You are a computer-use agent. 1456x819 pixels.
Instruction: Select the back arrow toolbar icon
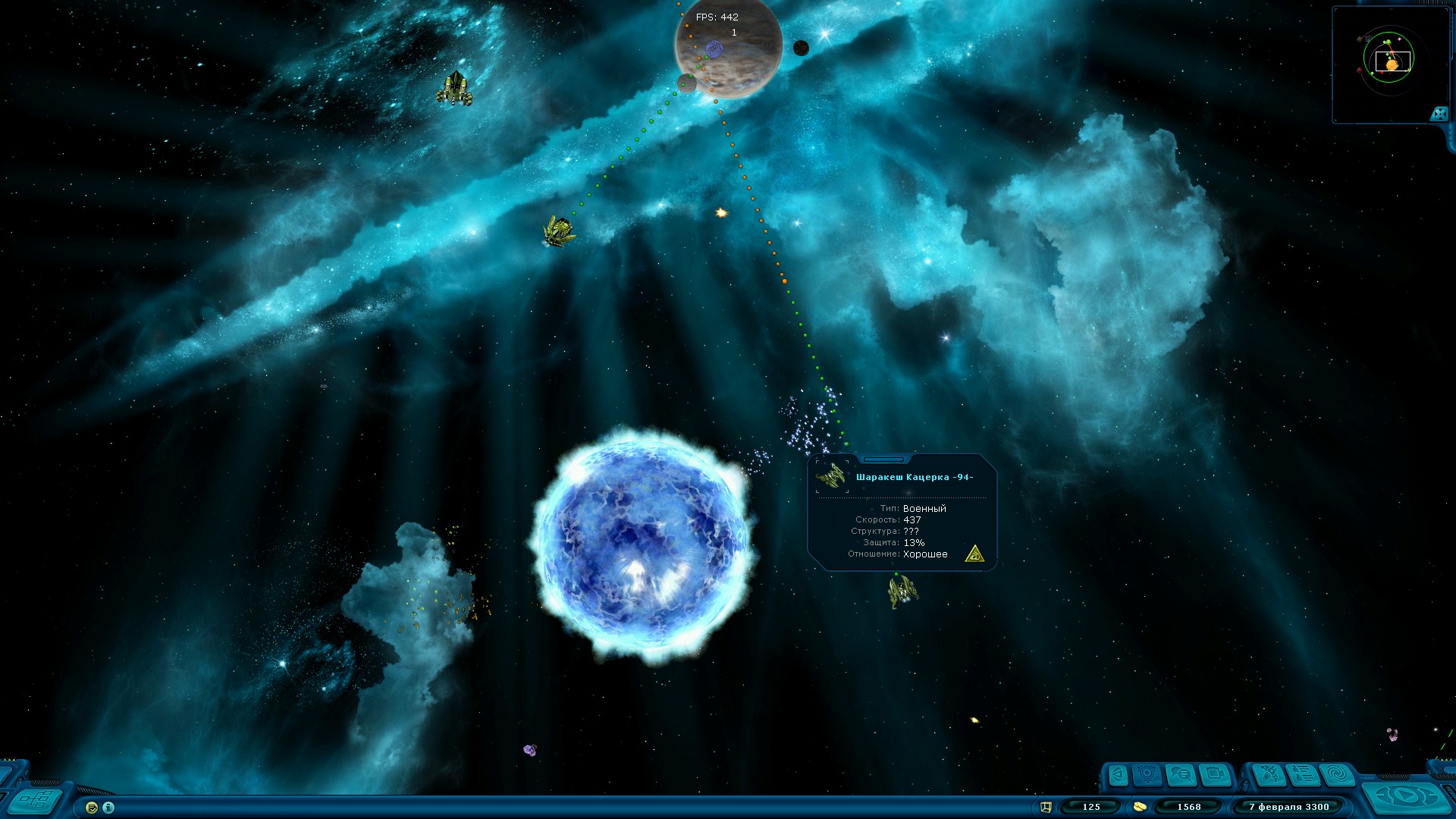1117,773
